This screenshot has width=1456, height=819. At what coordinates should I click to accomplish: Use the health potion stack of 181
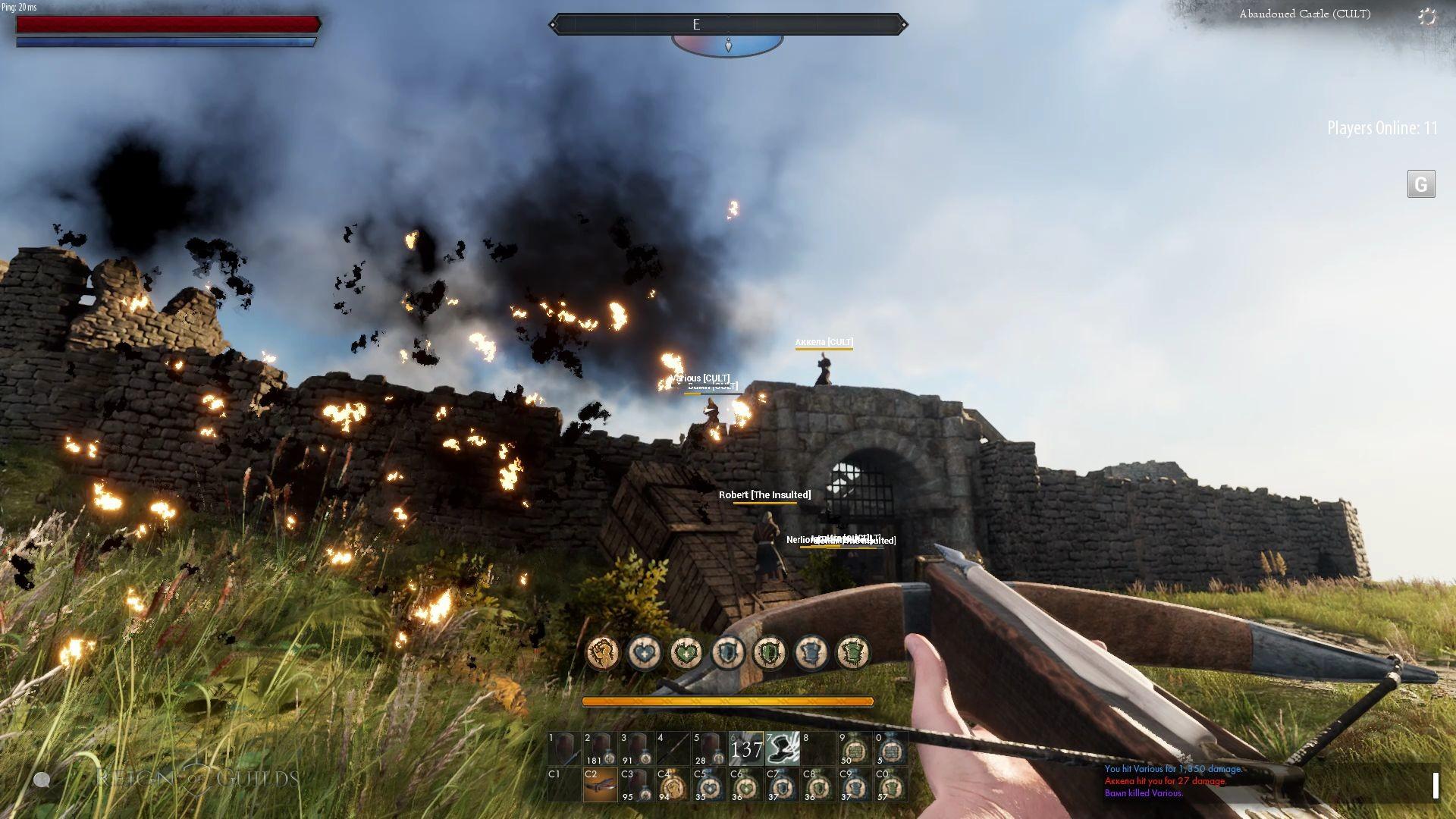tap(600, 748)
